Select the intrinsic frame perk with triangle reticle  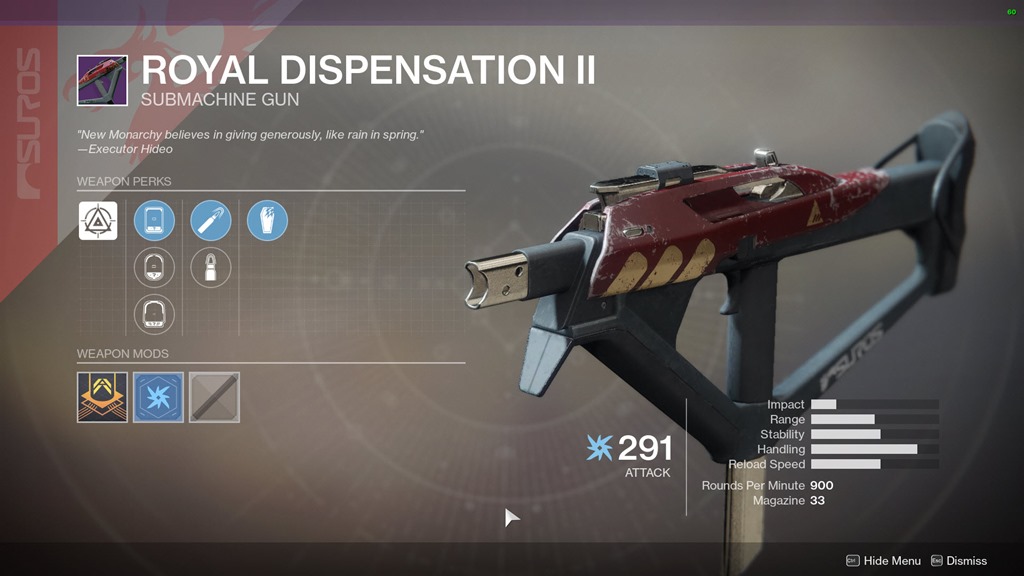click(x=98, y=221)
